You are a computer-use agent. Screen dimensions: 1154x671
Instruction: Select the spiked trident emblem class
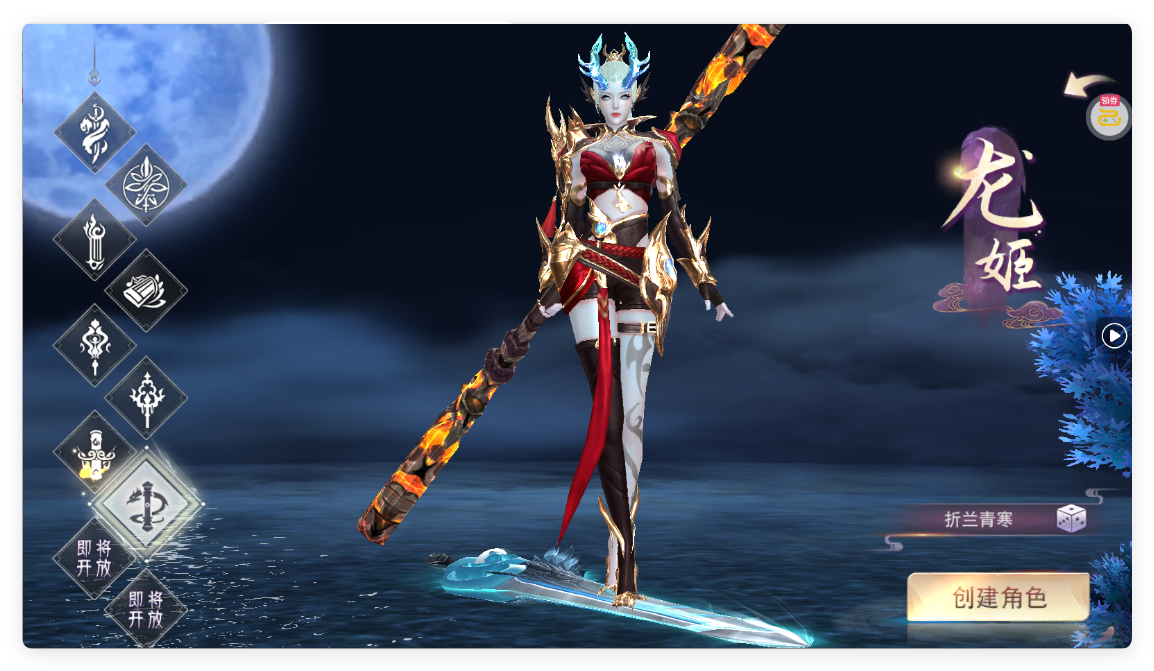pos(146,398)
